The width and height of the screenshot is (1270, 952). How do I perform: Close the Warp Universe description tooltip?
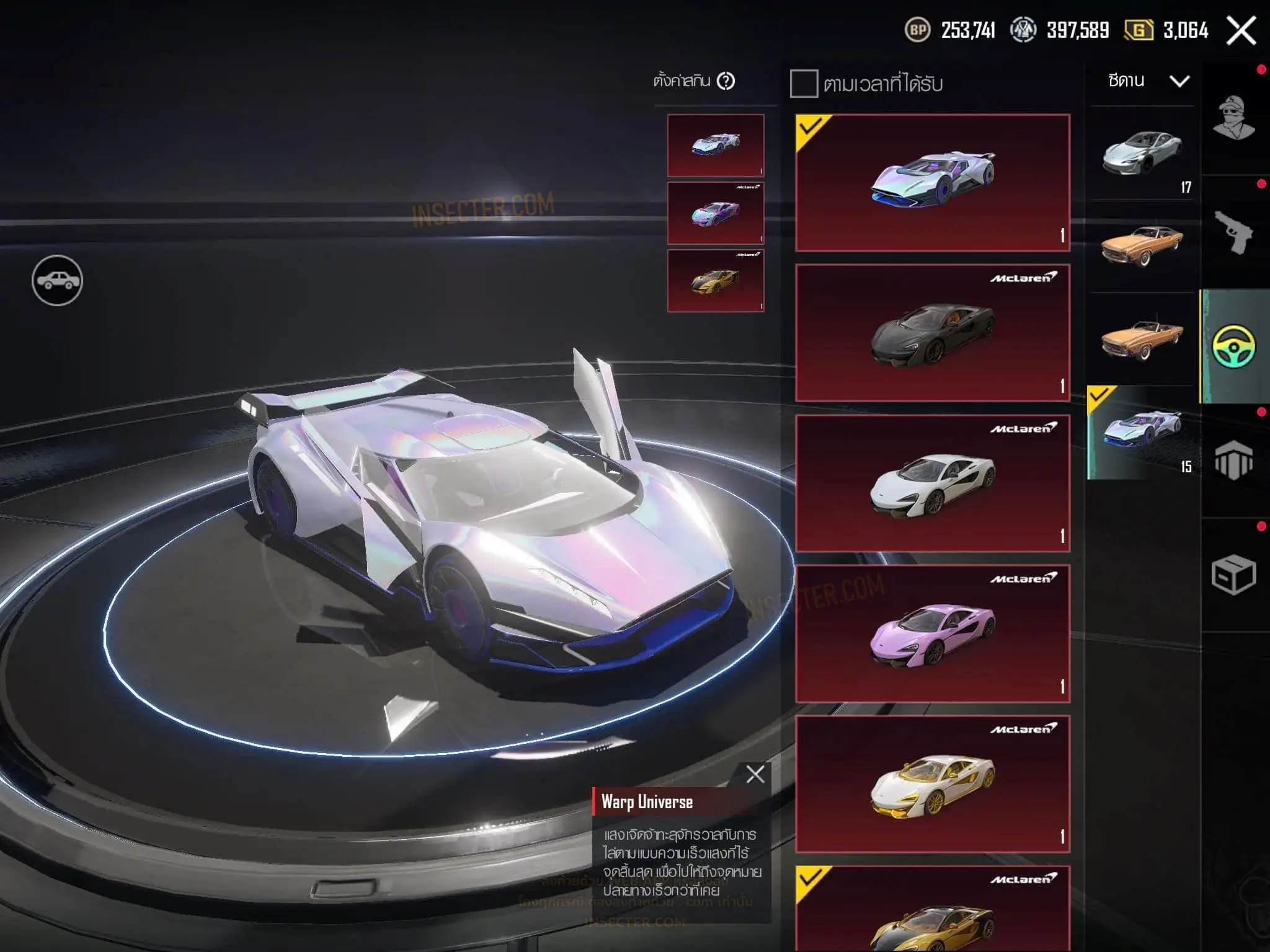(755, 774)
